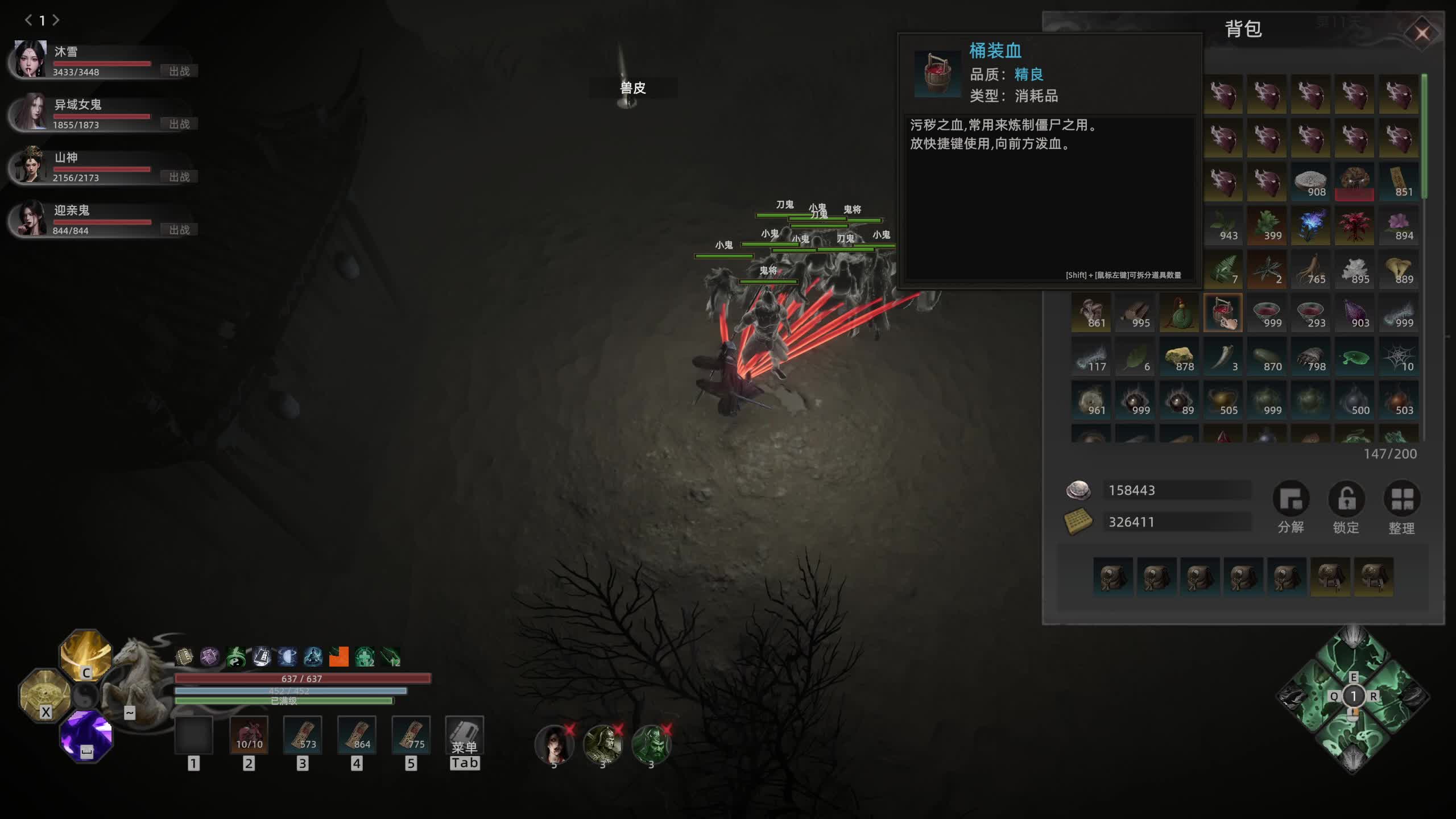Select the spider web item slot

pos(1399,357)
